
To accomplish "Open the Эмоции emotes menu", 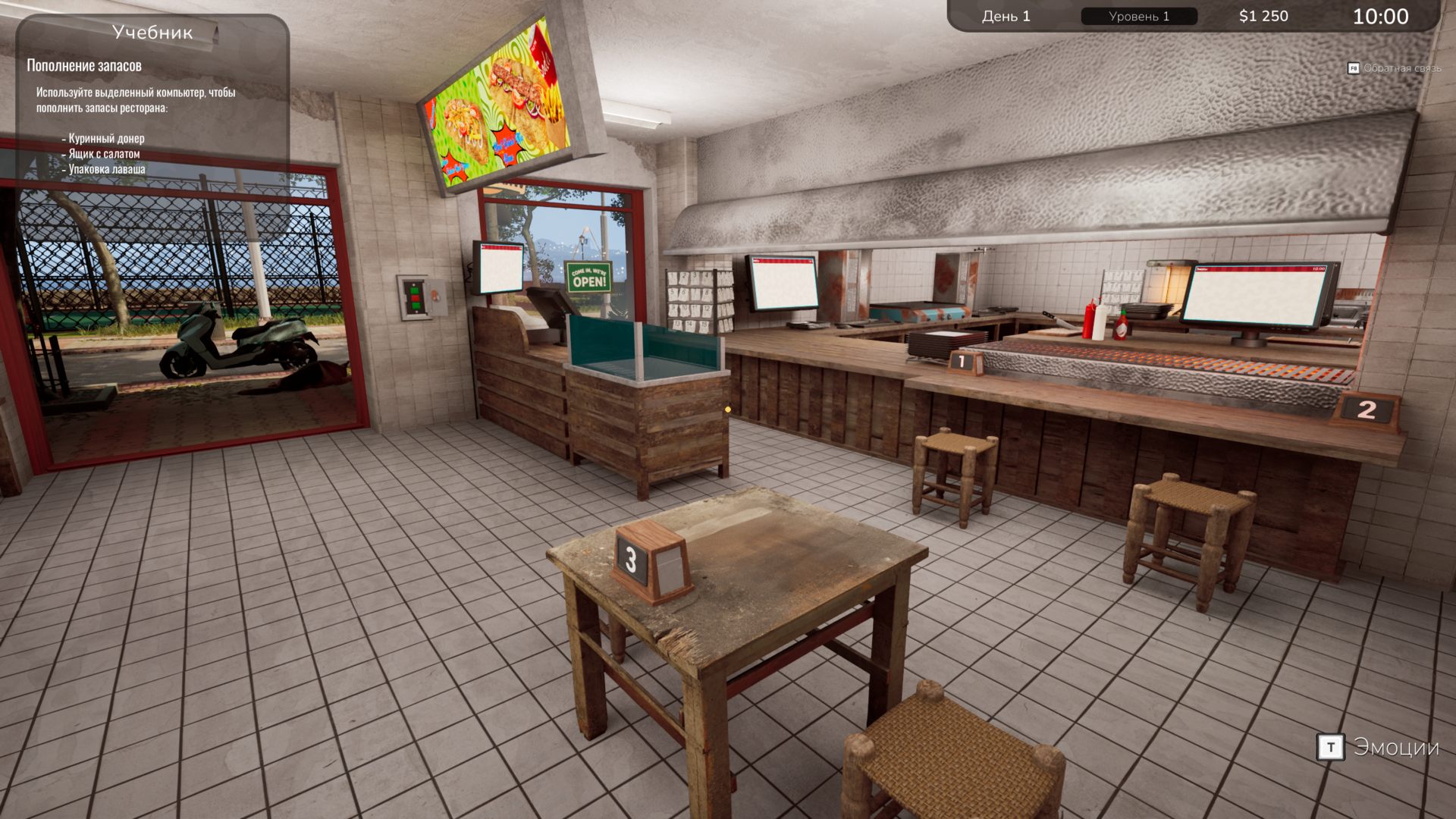I will coord(1378,747).
